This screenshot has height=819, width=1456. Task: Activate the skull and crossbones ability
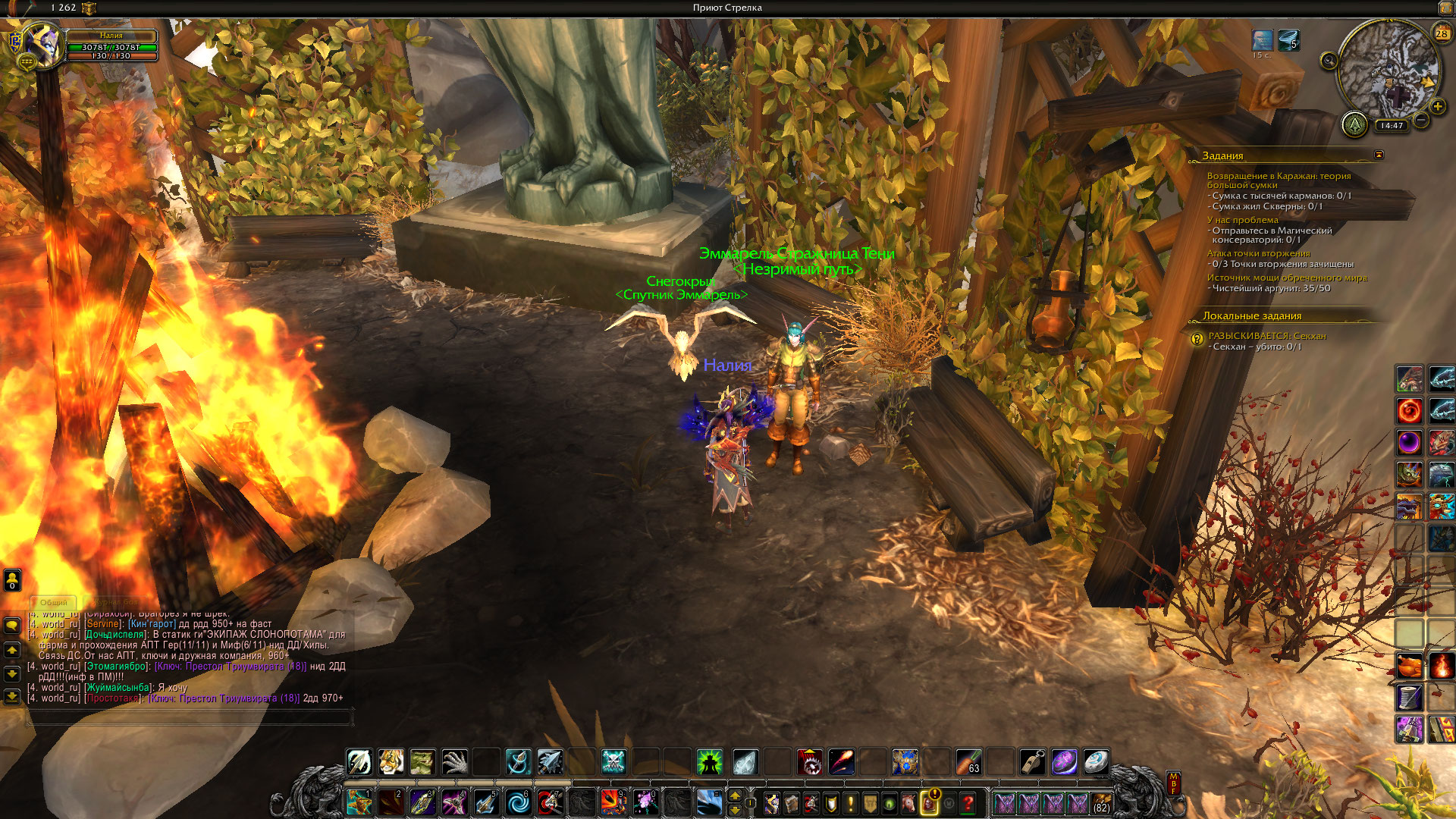tap(613, 761)
